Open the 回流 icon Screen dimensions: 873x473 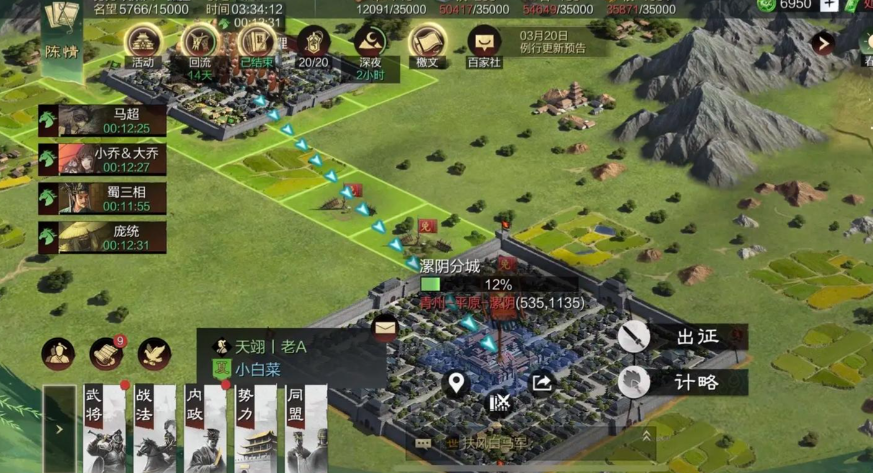(x=200, y=45)
